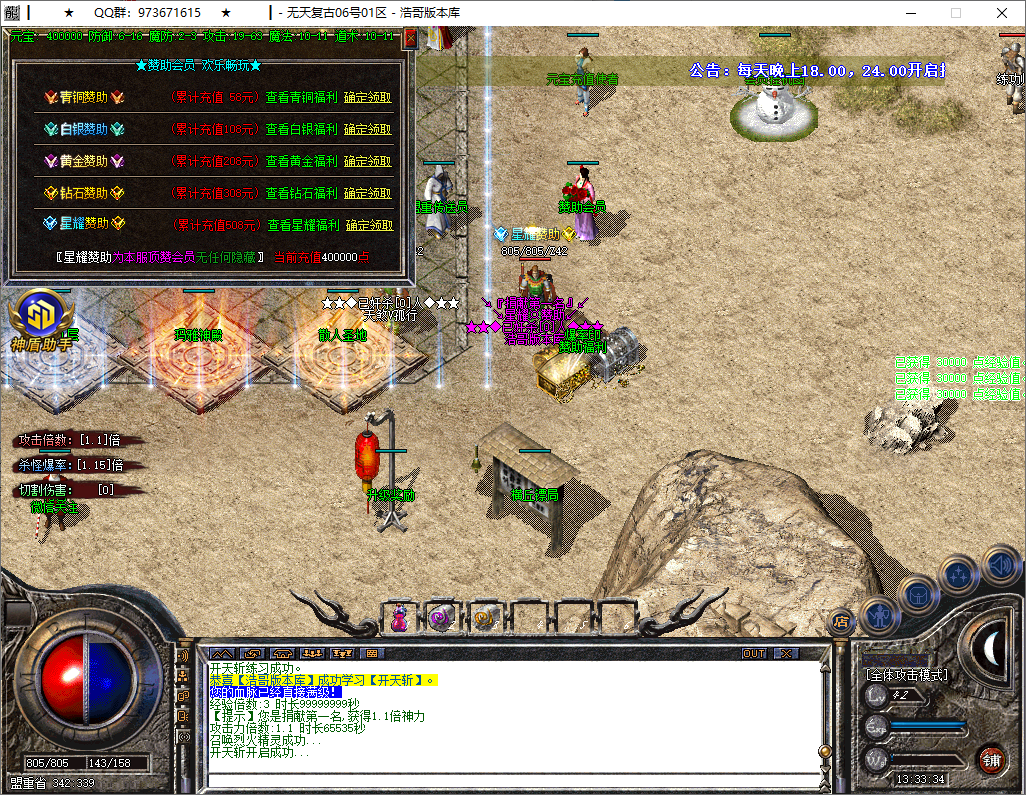
Task: Click the OUT button above chat
Action: (x=754, y=653)
